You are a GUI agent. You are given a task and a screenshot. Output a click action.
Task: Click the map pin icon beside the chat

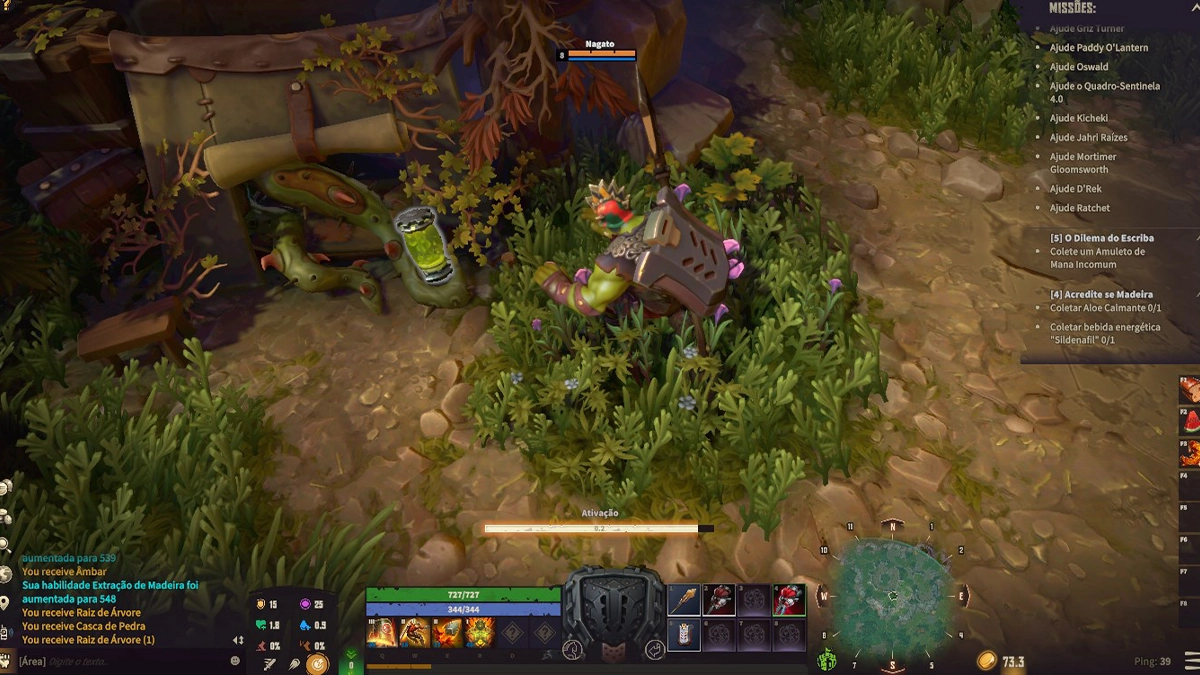(5, 602)
